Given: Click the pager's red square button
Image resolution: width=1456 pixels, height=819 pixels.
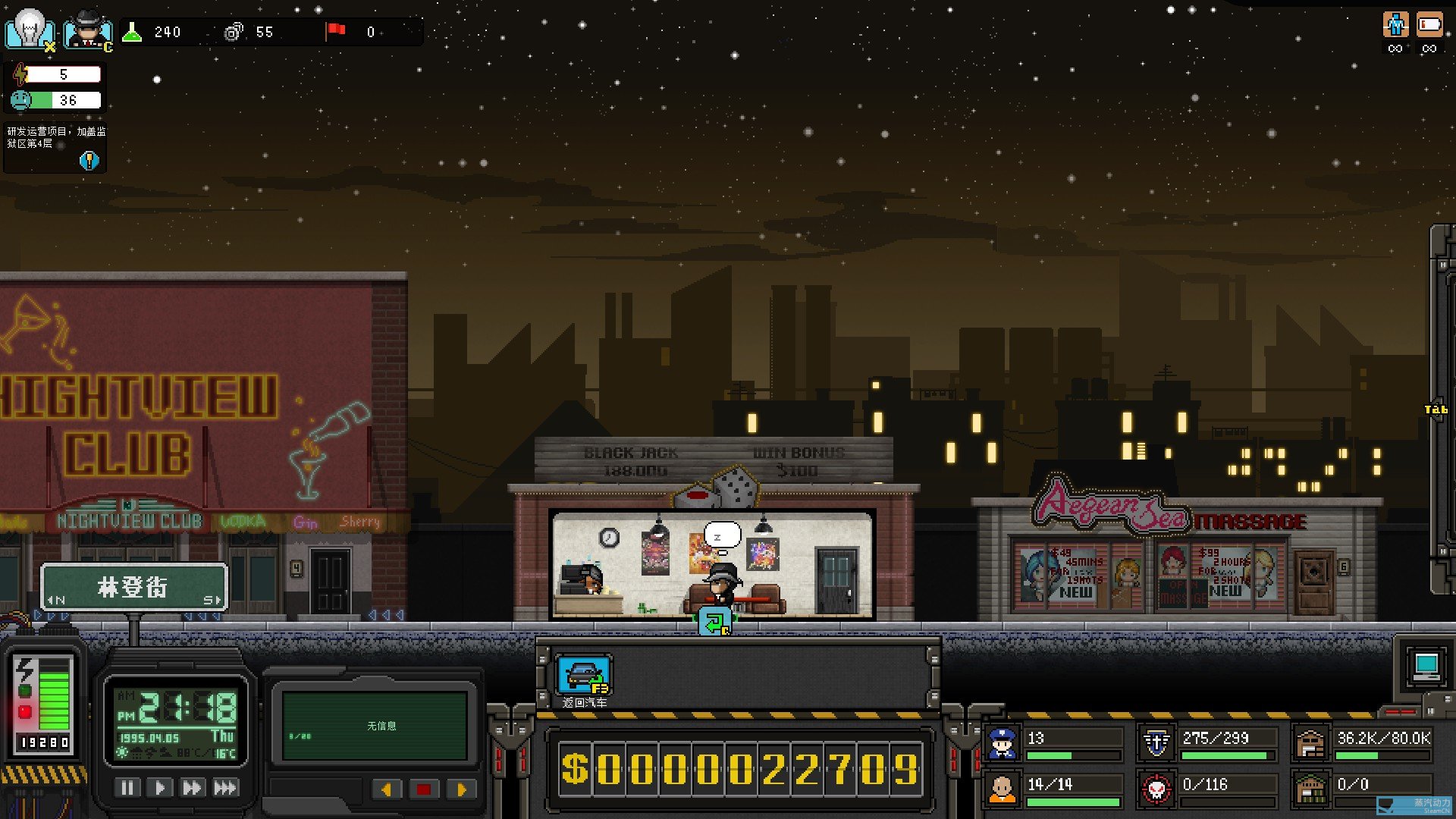Looking at the screenshot, I should (424, 789).
